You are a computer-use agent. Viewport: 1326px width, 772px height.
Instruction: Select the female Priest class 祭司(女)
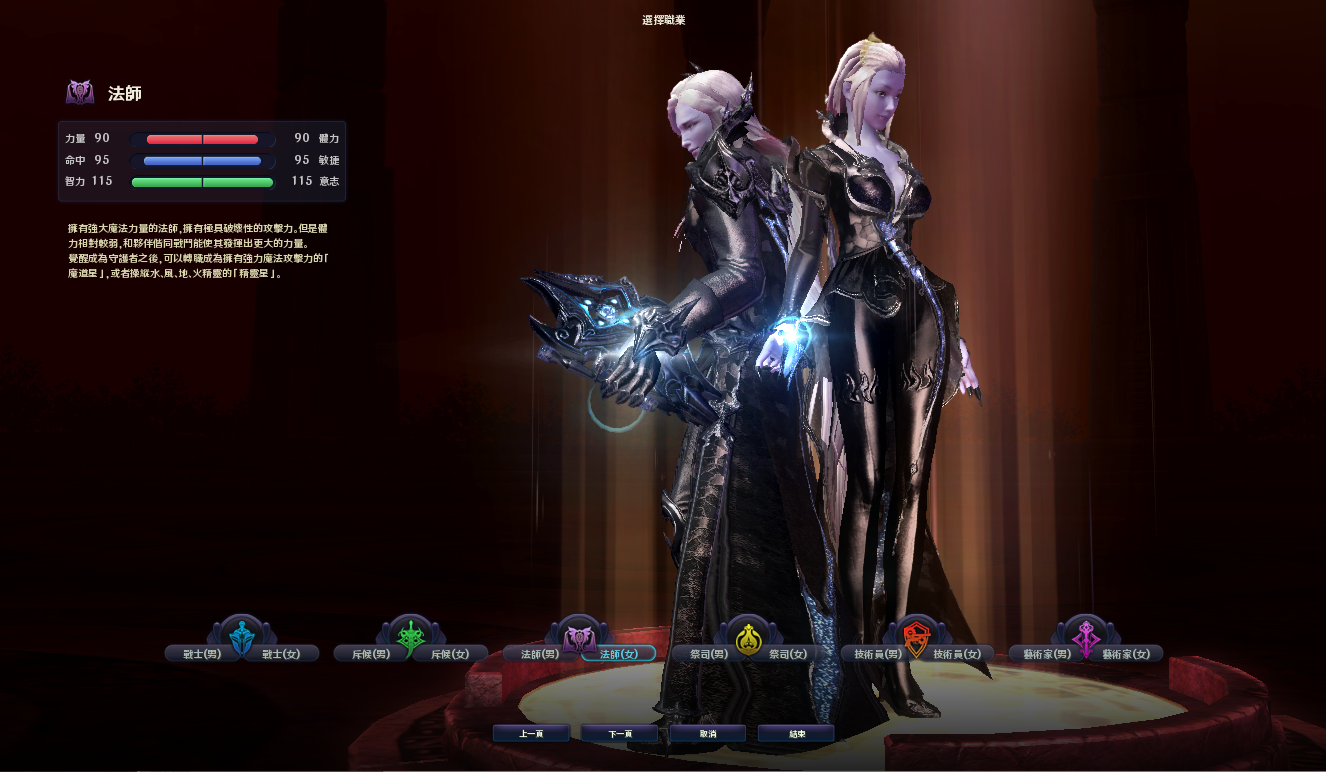[x=788, y=654]
